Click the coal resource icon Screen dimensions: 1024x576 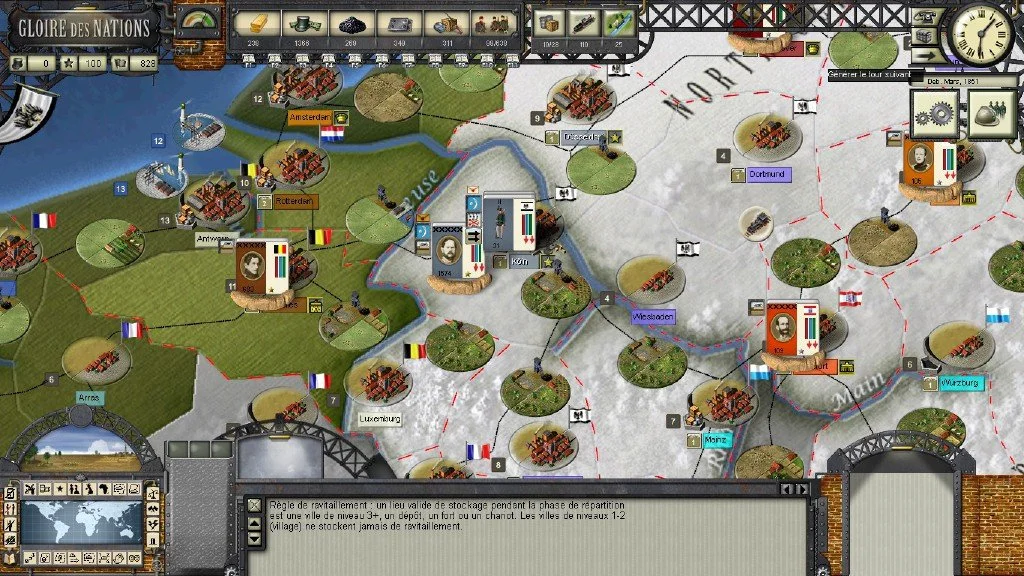352,23
